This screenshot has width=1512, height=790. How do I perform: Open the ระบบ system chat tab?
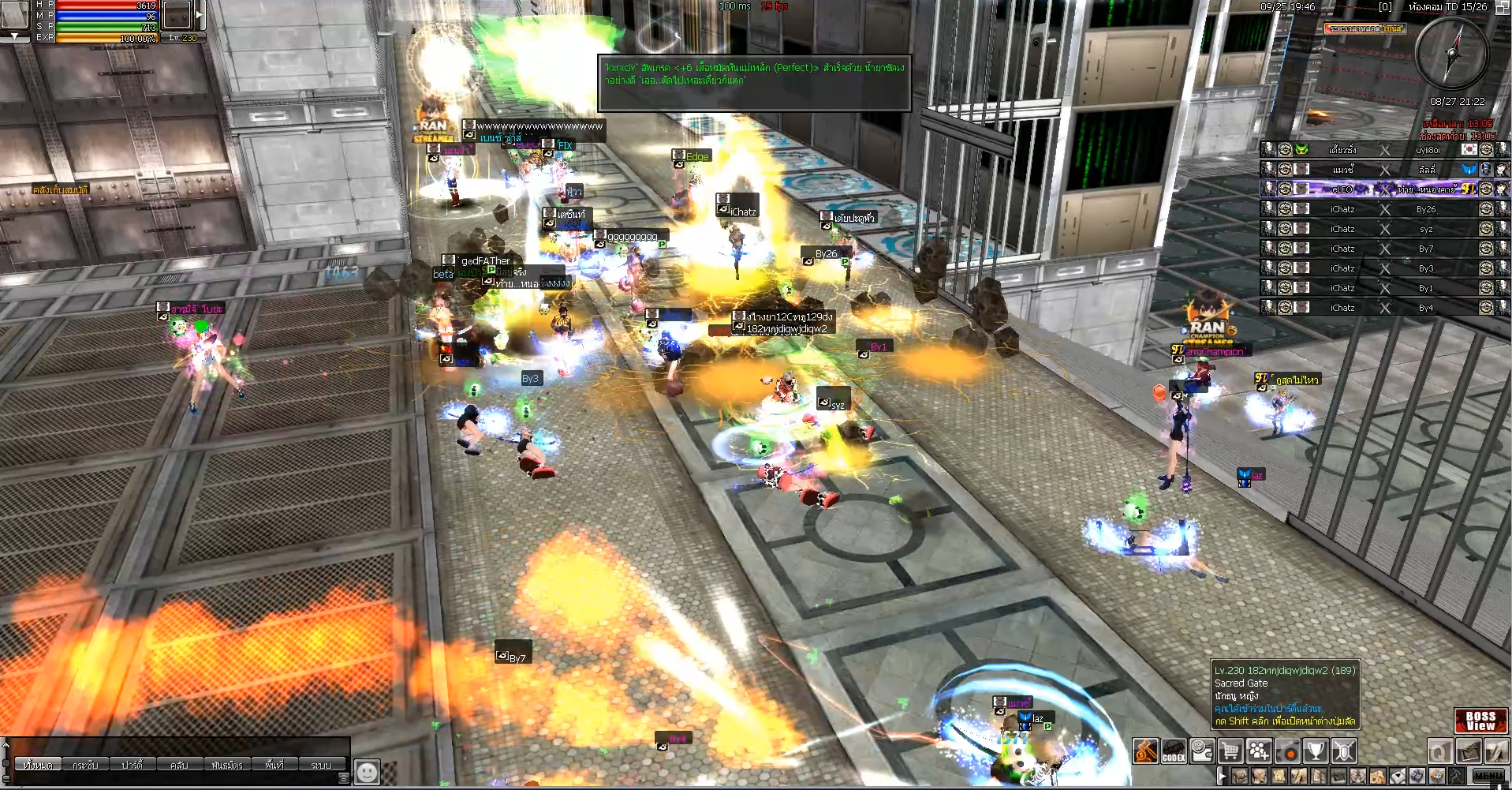tap(321, 765)
